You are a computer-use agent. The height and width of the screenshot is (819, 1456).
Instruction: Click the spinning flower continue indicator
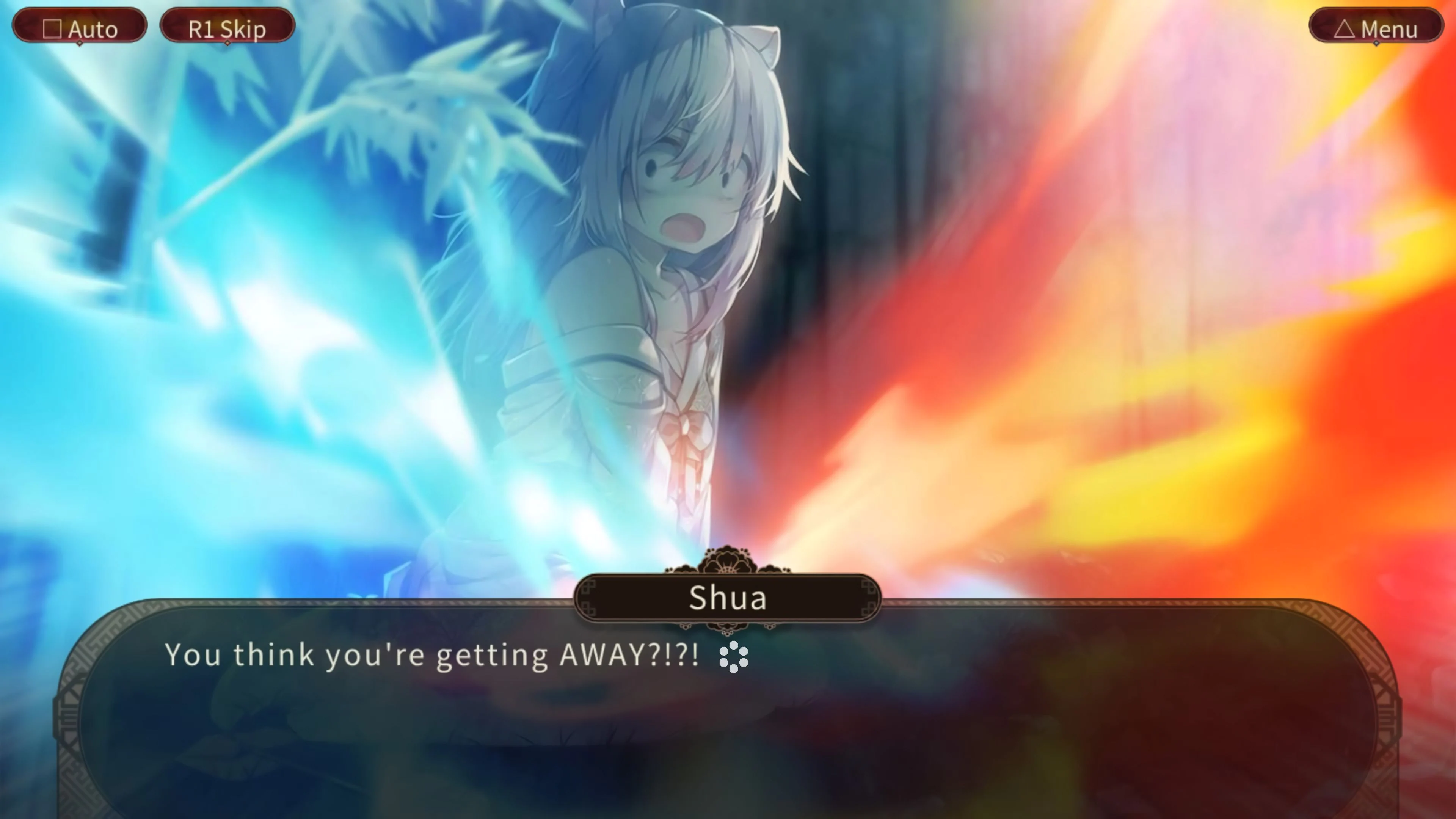[733, 657]
